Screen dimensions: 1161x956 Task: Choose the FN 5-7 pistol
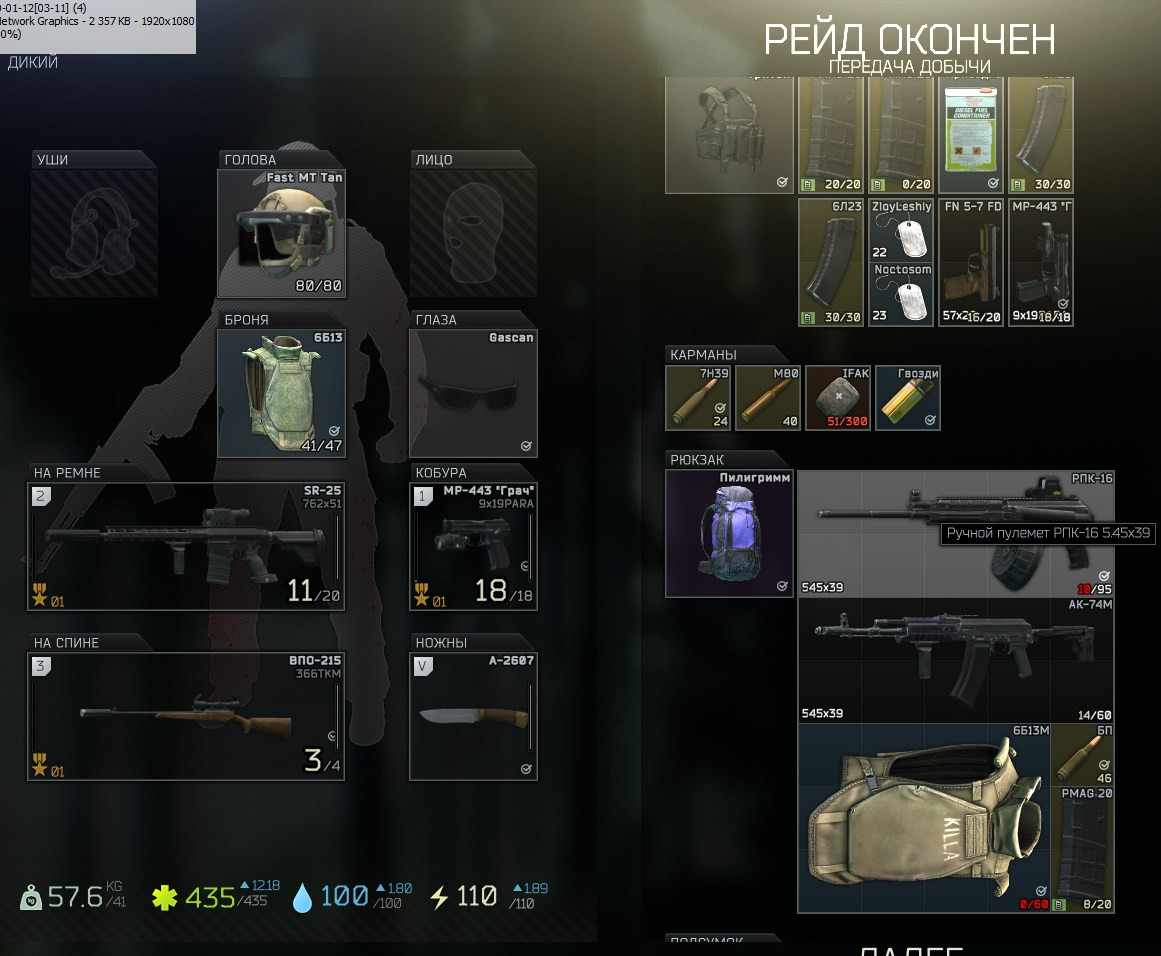pos(970,262)
